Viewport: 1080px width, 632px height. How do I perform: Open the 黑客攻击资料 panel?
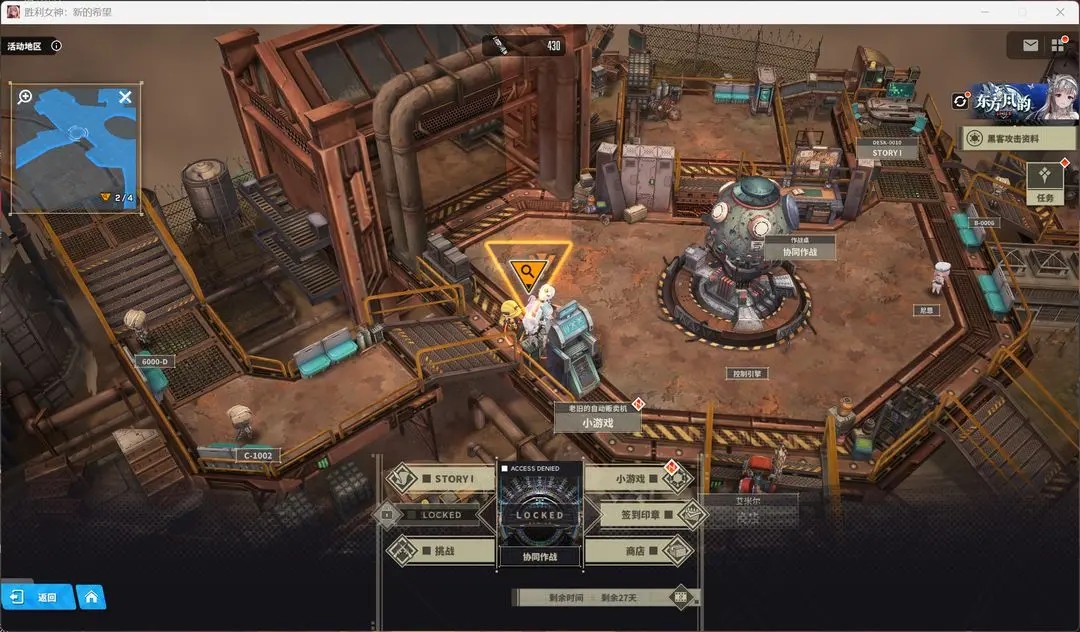coord(1018,139)
